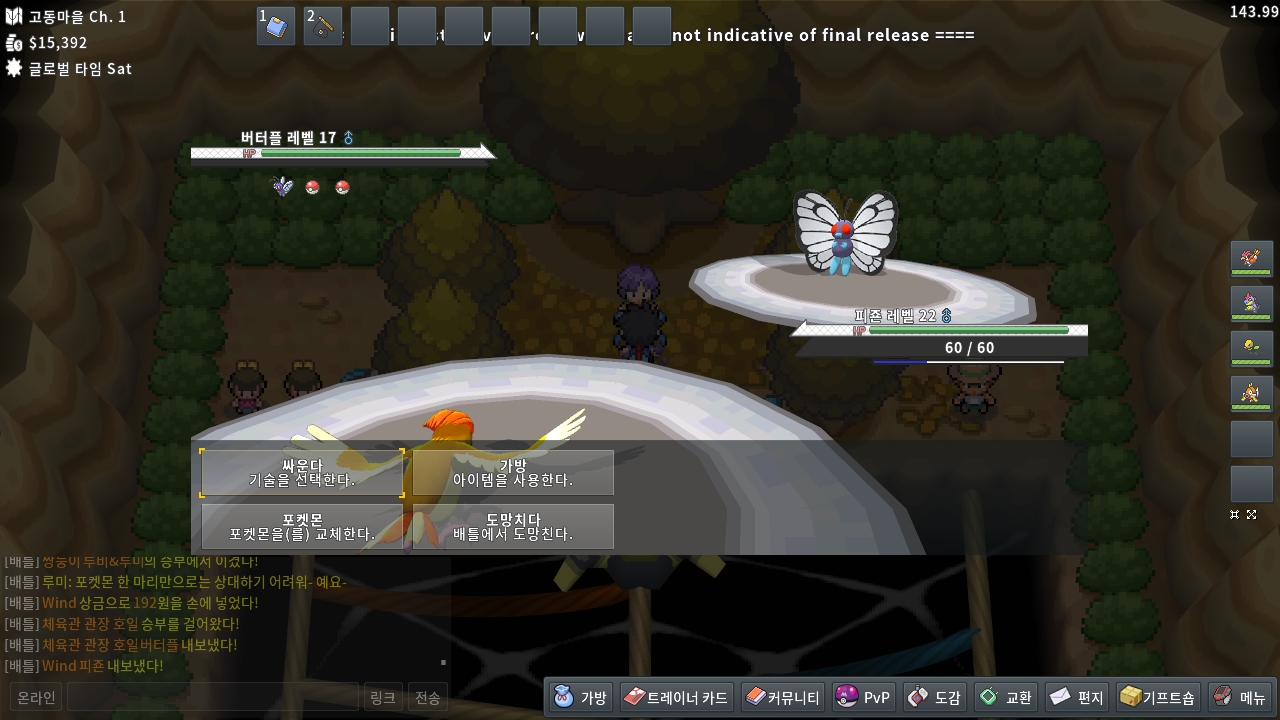Image resolution: width=1280 pixels, height=720 pixels.
Task: Switch the chat channel via 온라인 button
Action: [36, 697]
